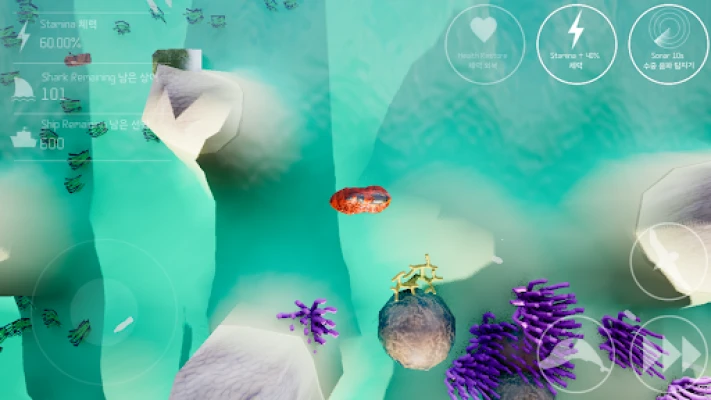Tap the shark fin action button
711x400 pixels.
[x=668, y=262]
